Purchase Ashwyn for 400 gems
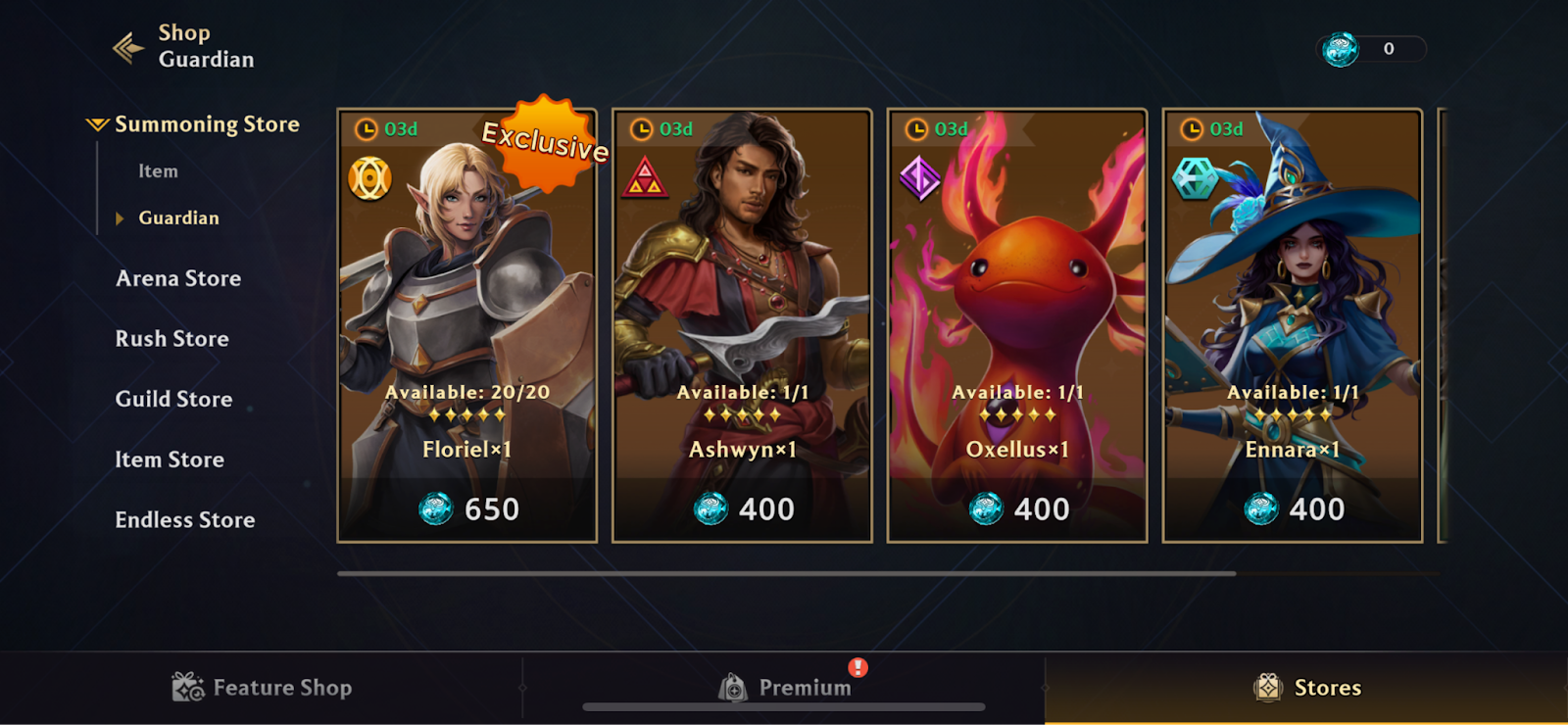Screen dimensions: 1568x725 click(743, 509)
